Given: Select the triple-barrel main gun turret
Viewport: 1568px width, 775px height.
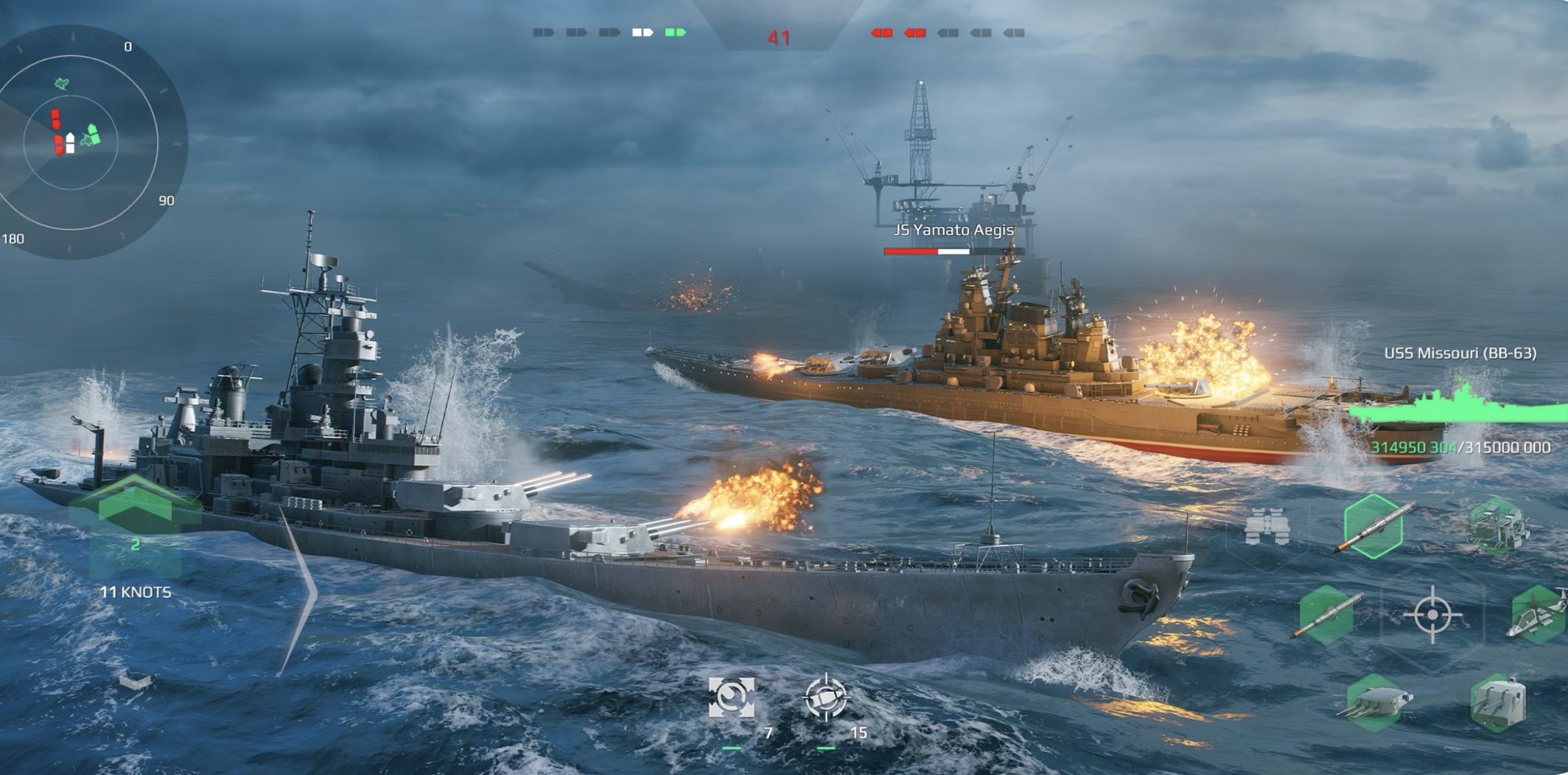Looking at the screenshot, I should [x=1375, y=703].
